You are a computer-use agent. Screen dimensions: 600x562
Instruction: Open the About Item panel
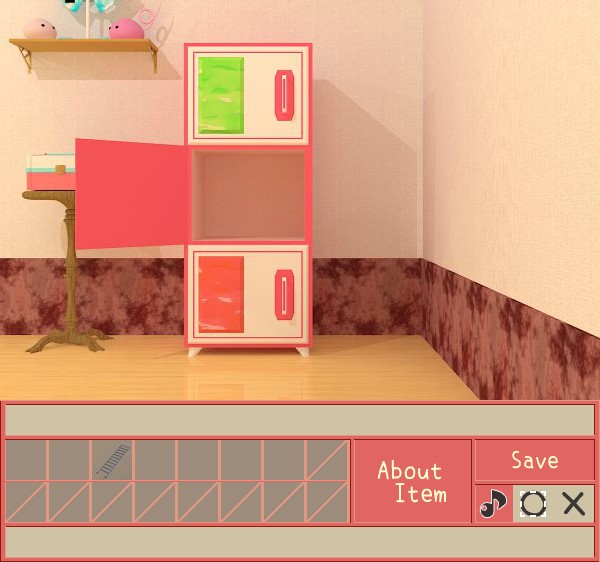click(411, 481)
